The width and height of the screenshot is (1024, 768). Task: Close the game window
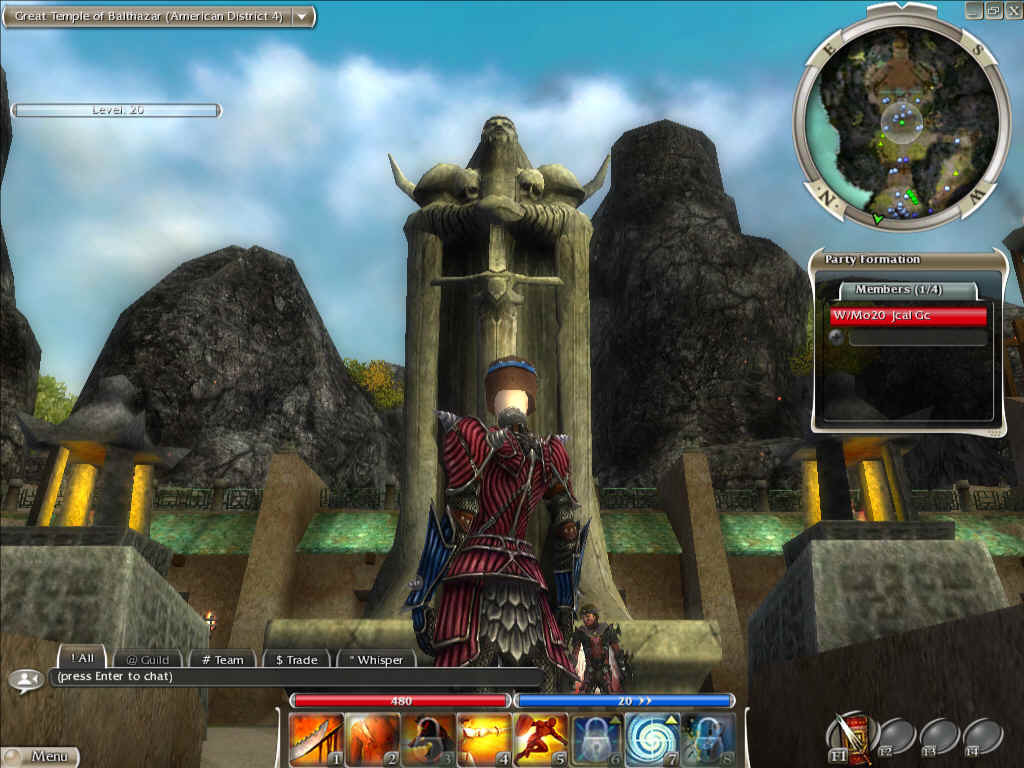pos(1011,10)
